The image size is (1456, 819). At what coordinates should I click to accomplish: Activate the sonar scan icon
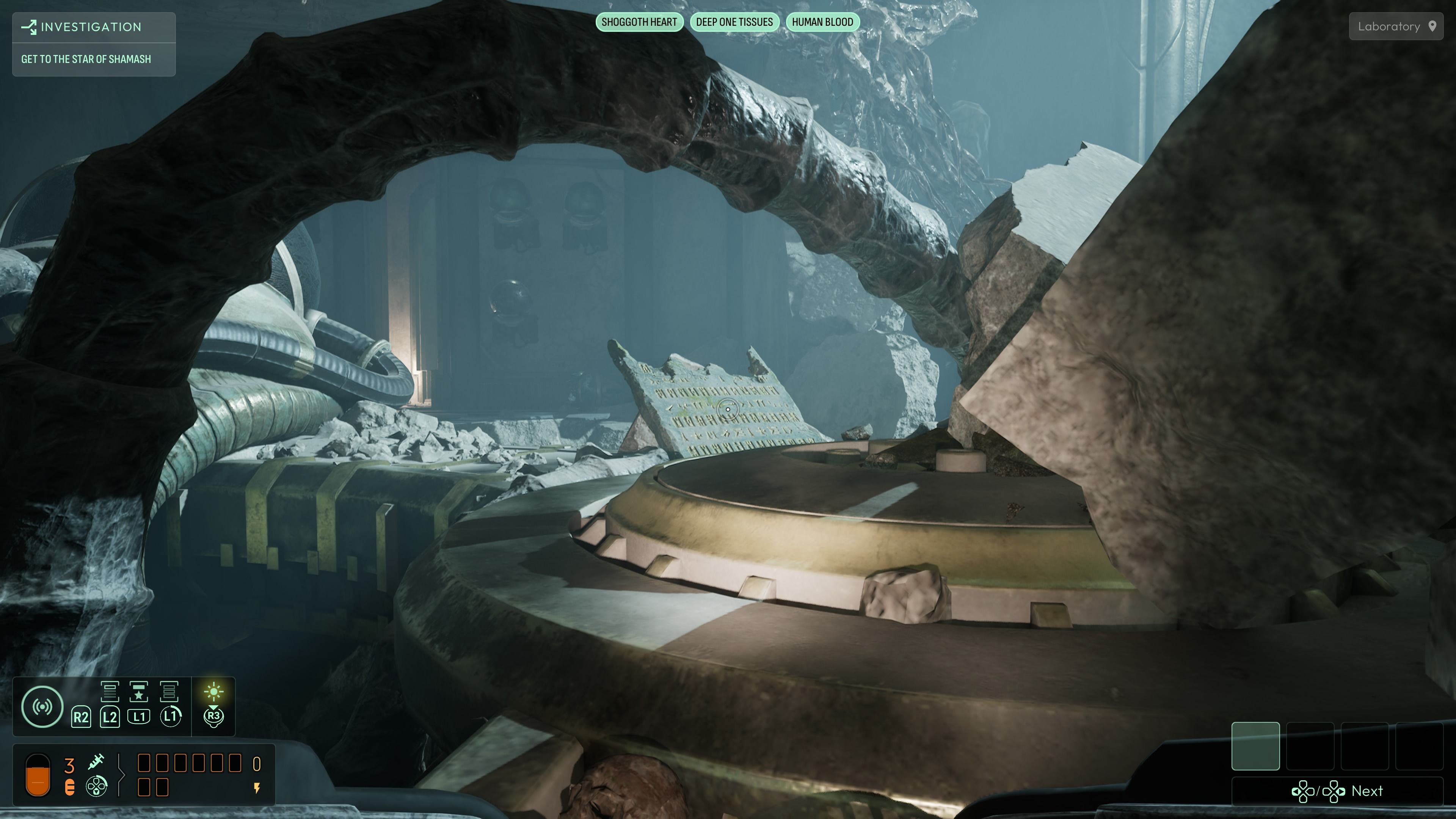tap(42, 706)
